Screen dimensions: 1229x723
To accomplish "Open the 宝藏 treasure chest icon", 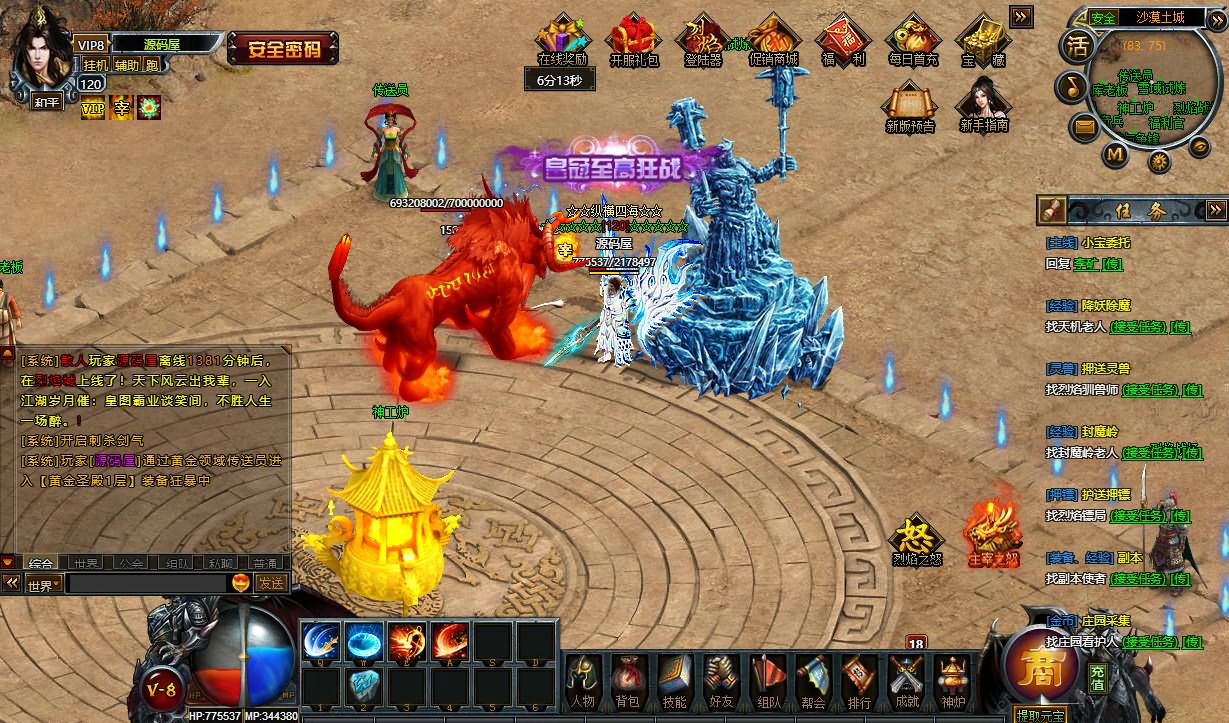I will [983, 38].
